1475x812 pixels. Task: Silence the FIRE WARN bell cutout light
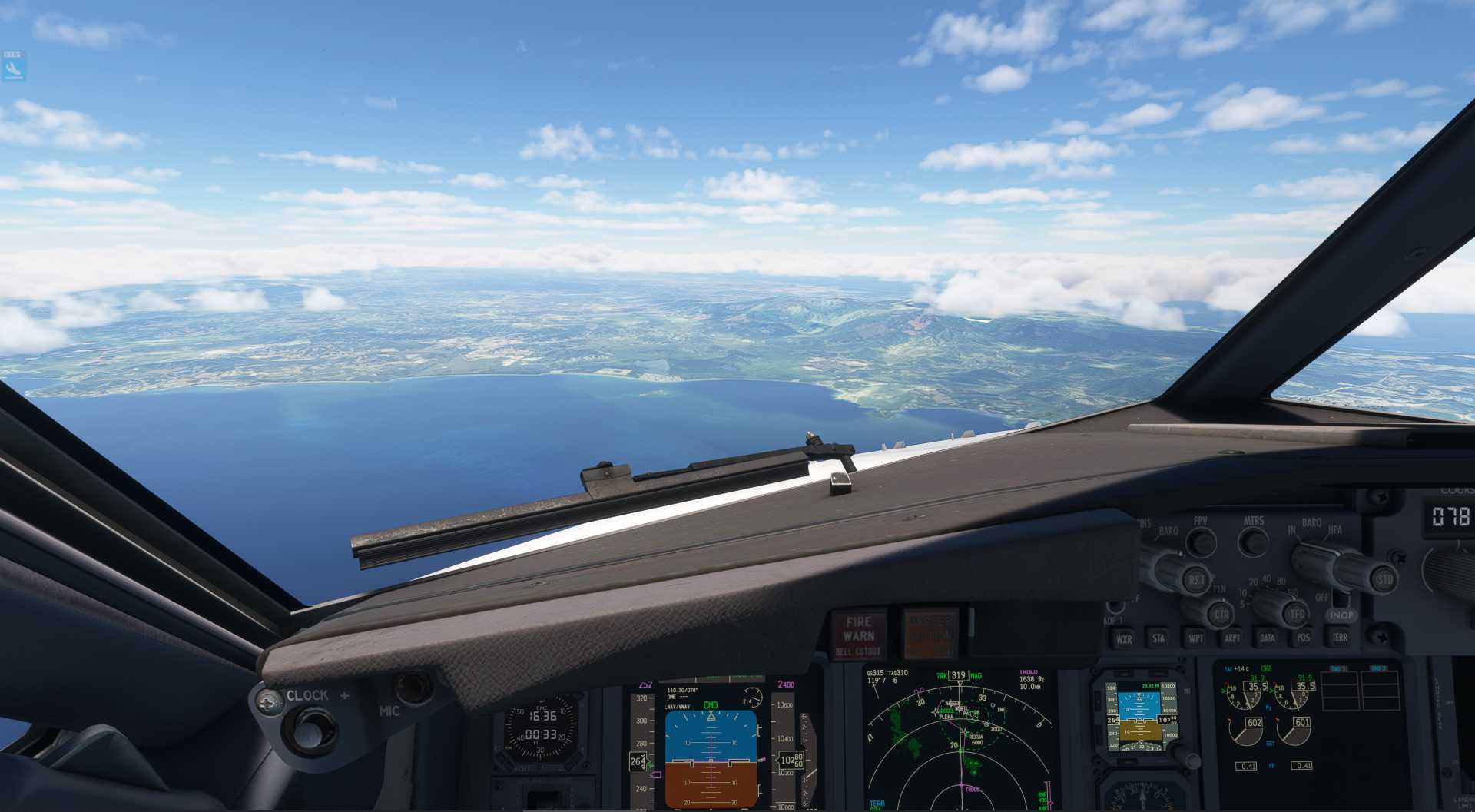click(x=858, y=635)
